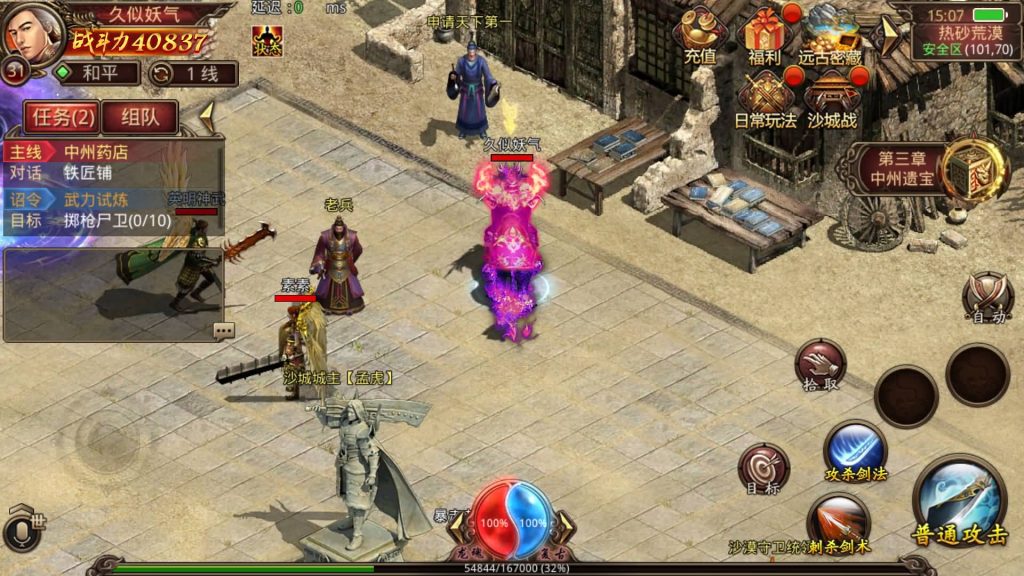This screenshot has width=1024, height=576.
Task: Tap the 拾取 pickup button
Action: pos(821,365)
